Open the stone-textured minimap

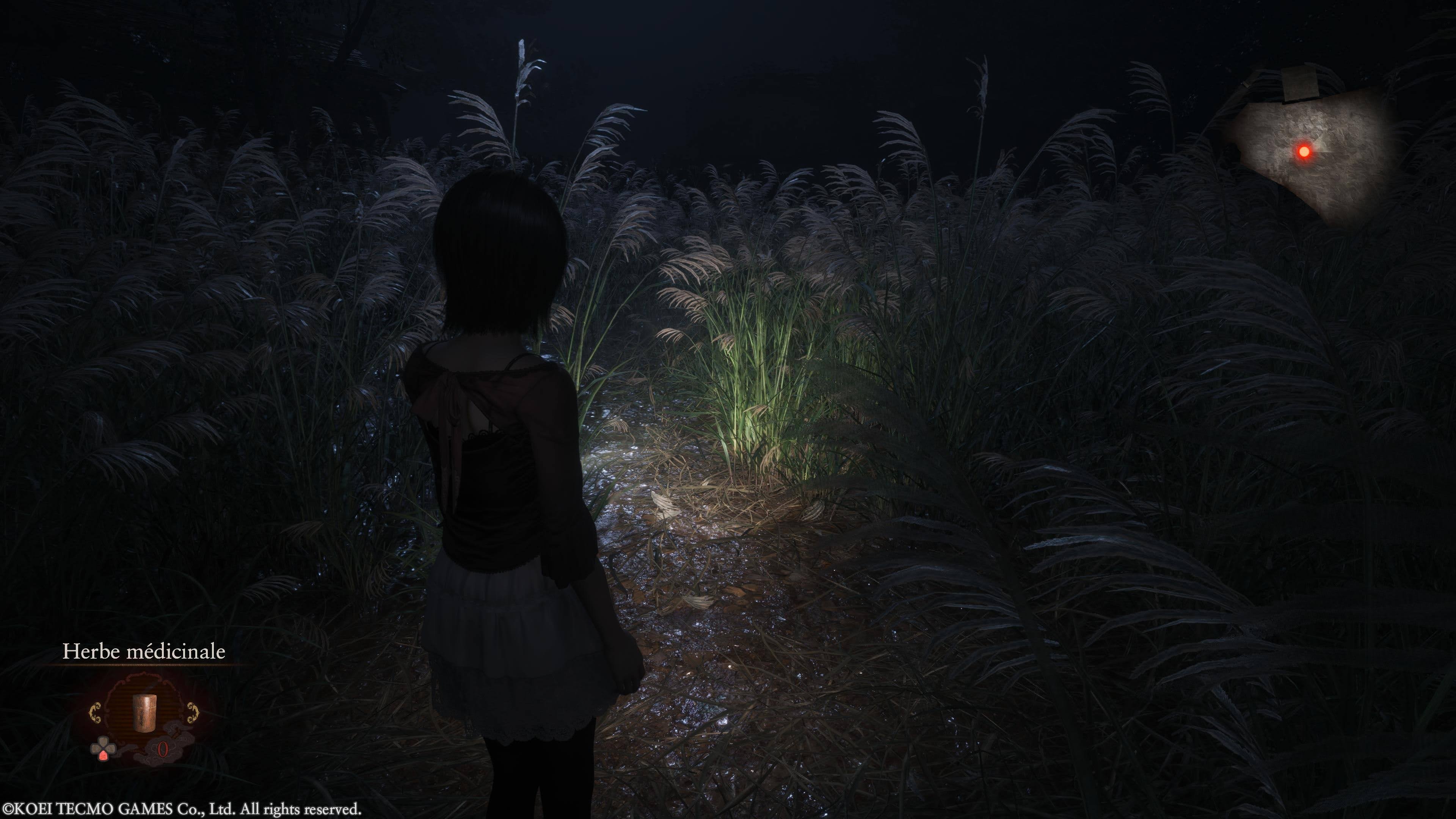(x=1311, y=152)
